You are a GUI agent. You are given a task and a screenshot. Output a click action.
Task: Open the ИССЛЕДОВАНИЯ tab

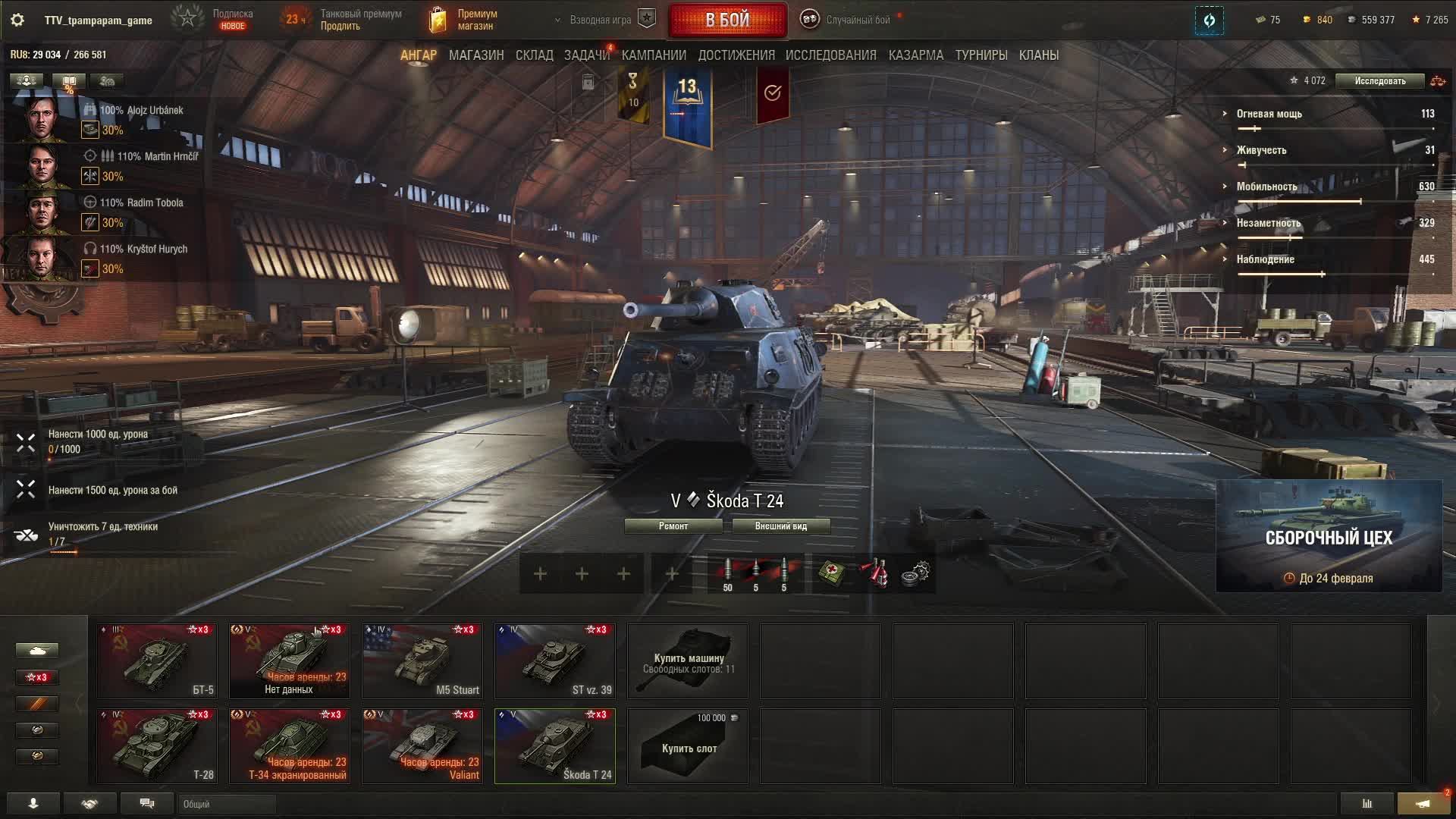pyautogui.click(x=830, y=55)
